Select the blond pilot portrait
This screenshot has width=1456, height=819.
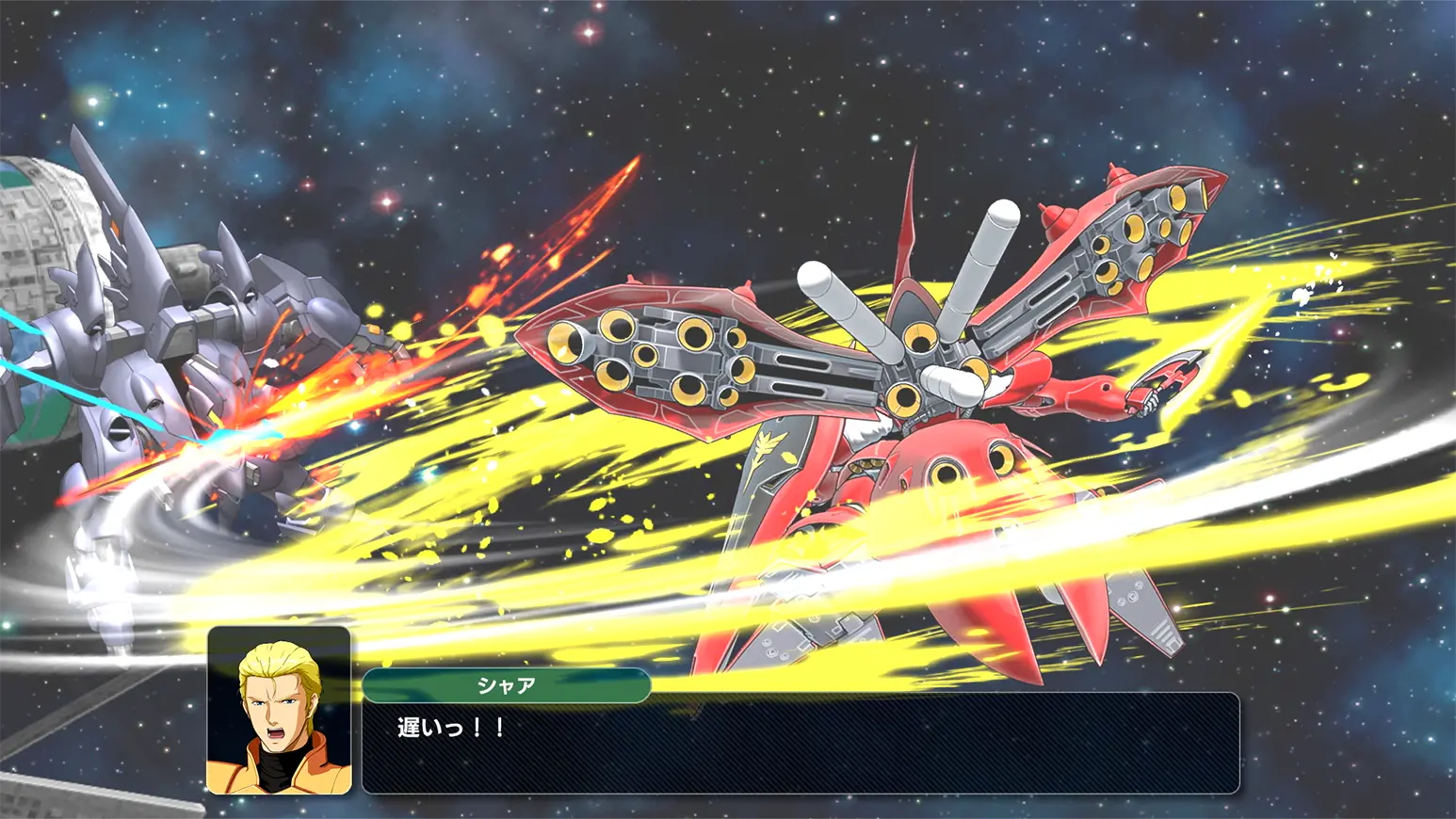click(279, 711)
